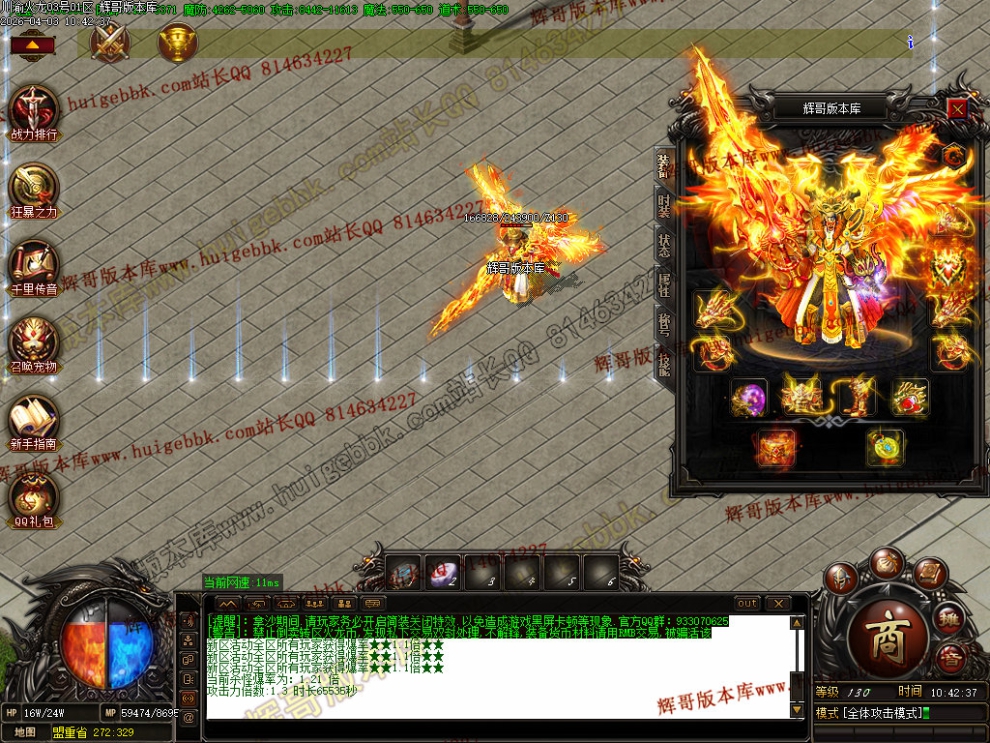The image size is (990, 743).
Task: Select the purple orb equipment slot
Action: pyautogui.click(x=748, y=397)
